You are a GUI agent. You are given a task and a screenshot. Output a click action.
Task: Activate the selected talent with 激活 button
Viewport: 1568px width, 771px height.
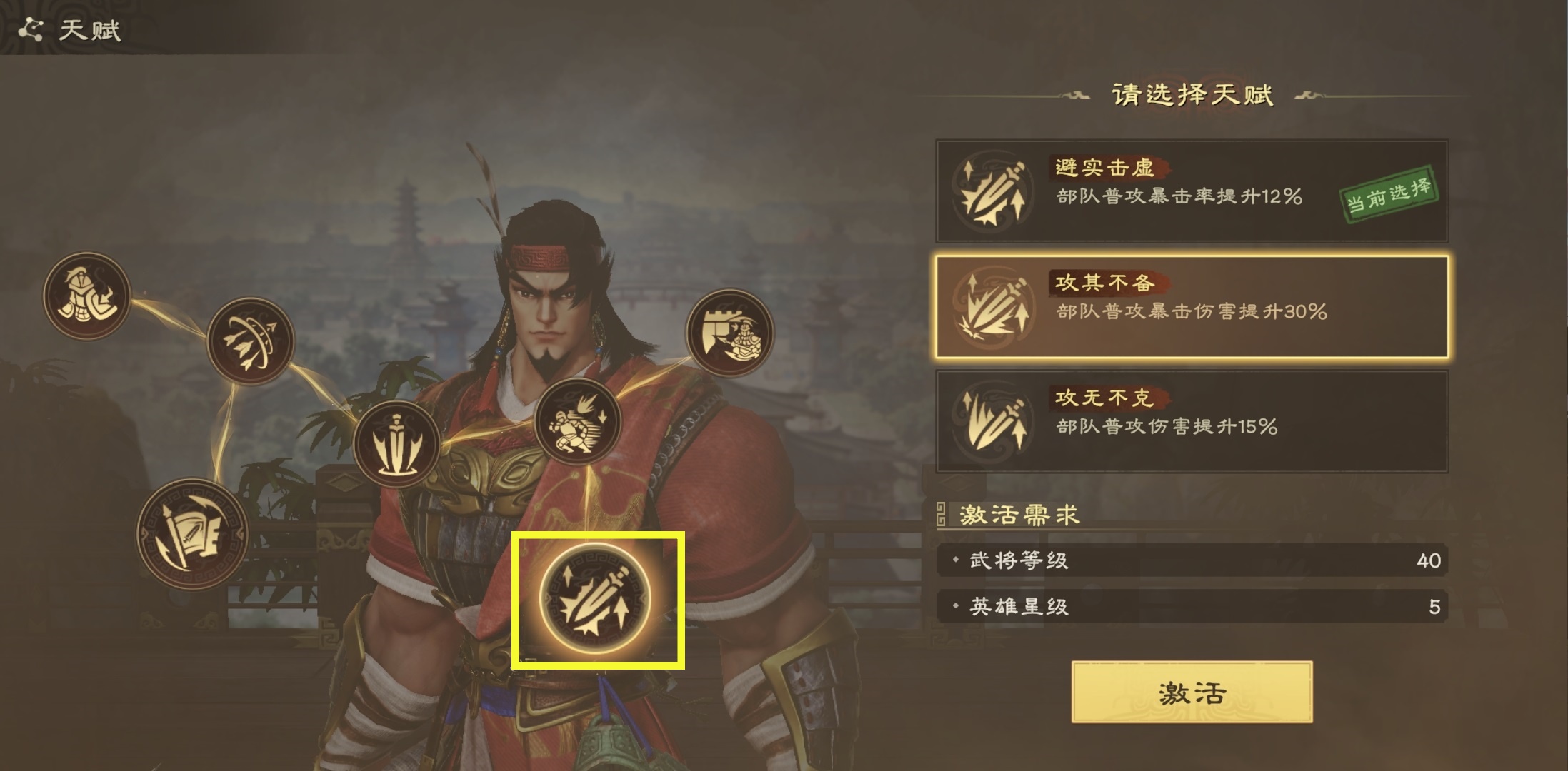point(1191,692)
